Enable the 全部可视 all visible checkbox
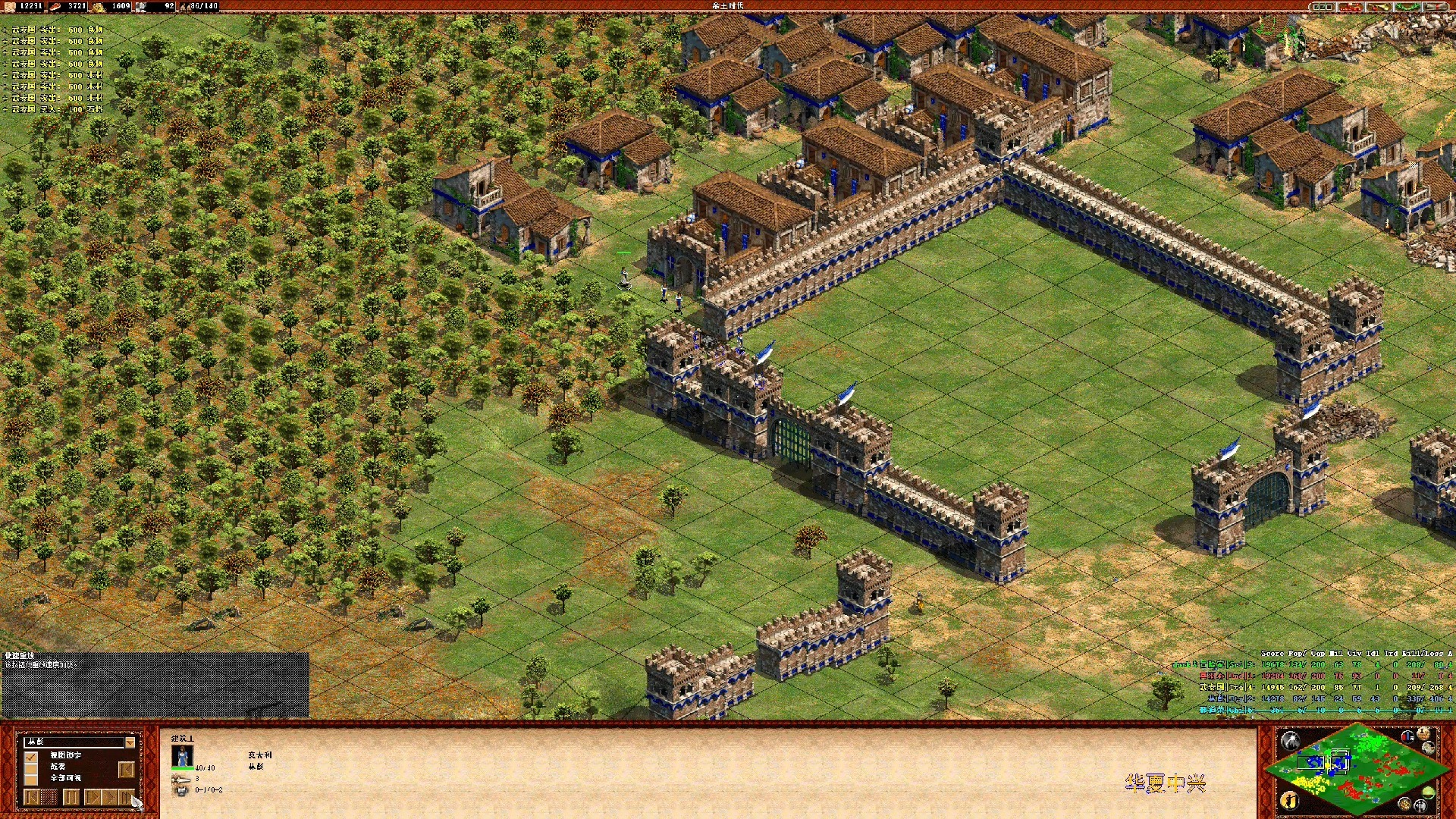Viewport: 1456px width, 819px height. coord(31,779)
